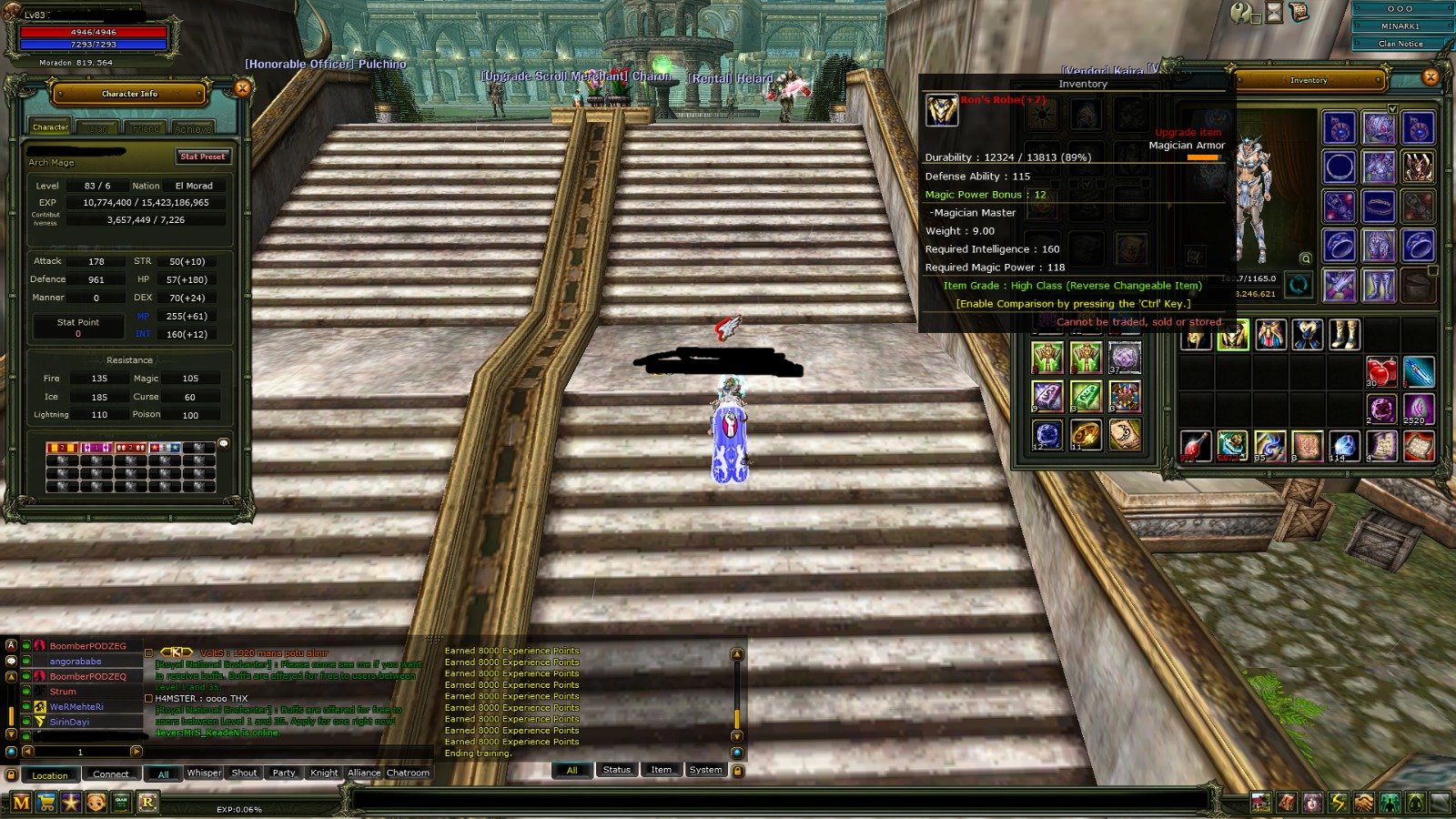Open the Clan Notice
Viewport: 1456px width, 819px height.
[1400, 43]
